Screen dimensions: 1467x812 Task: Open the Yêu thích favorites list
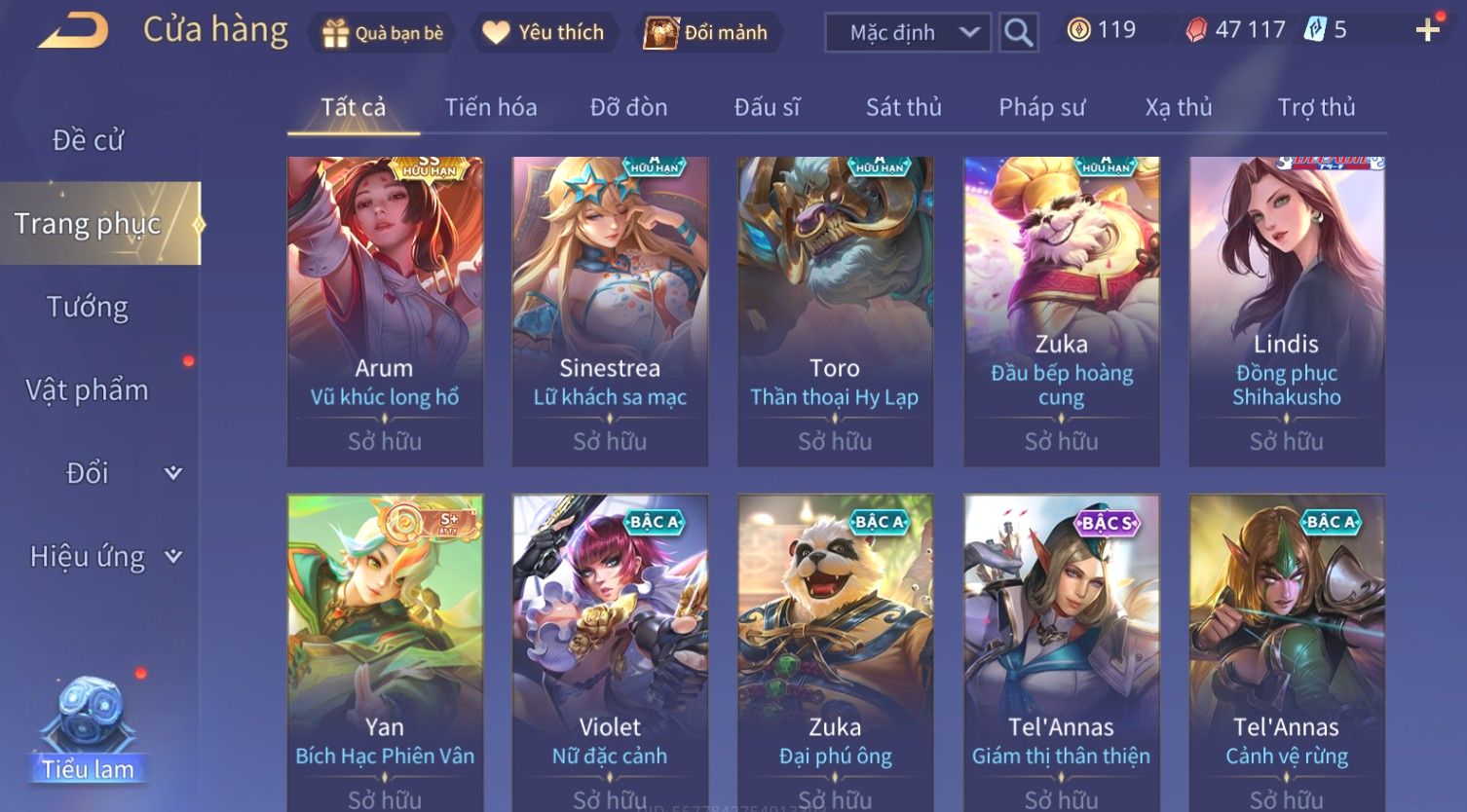[x=544, y=33]
